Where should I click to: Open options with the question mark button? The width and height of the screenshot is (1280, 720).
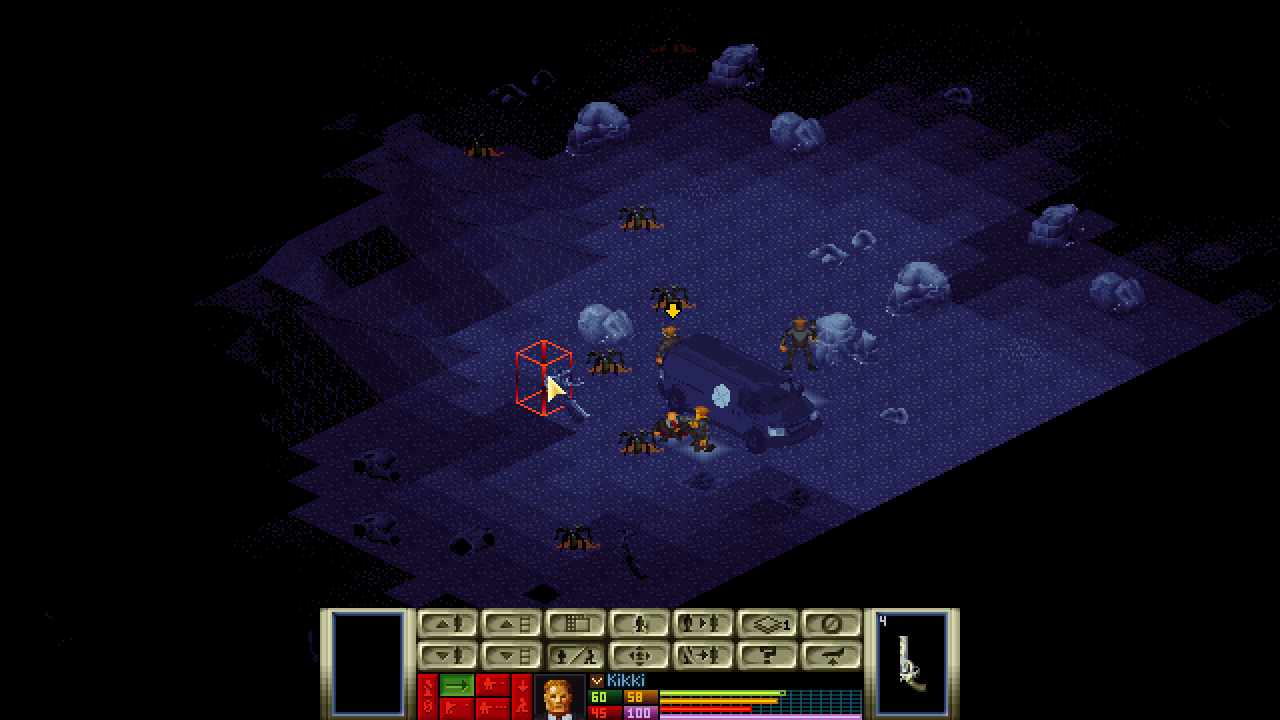coord(767,656)
